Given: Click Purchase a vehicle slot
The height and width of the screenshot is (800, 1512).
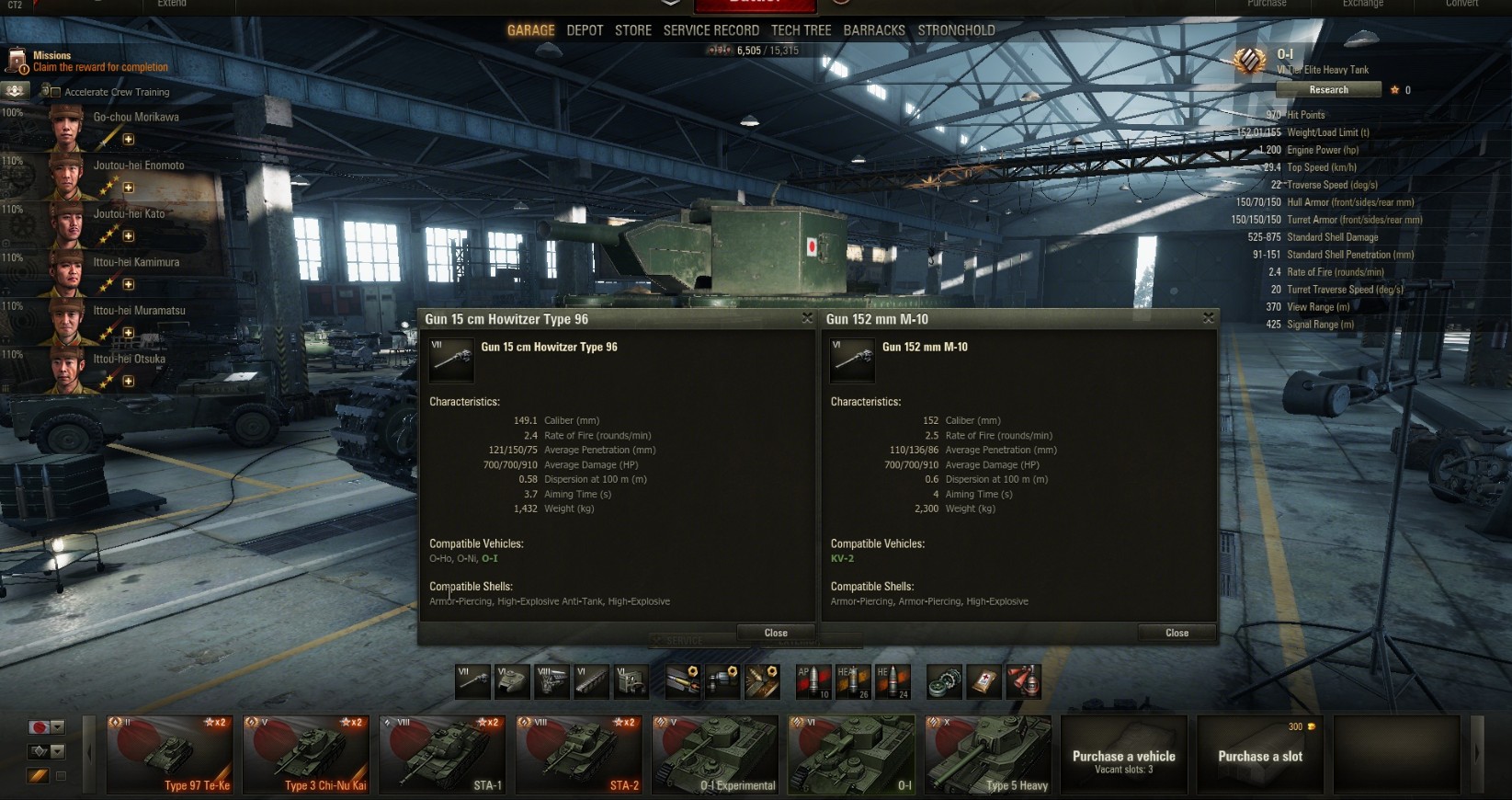Looking at the screenshot, I should 1123,756.
